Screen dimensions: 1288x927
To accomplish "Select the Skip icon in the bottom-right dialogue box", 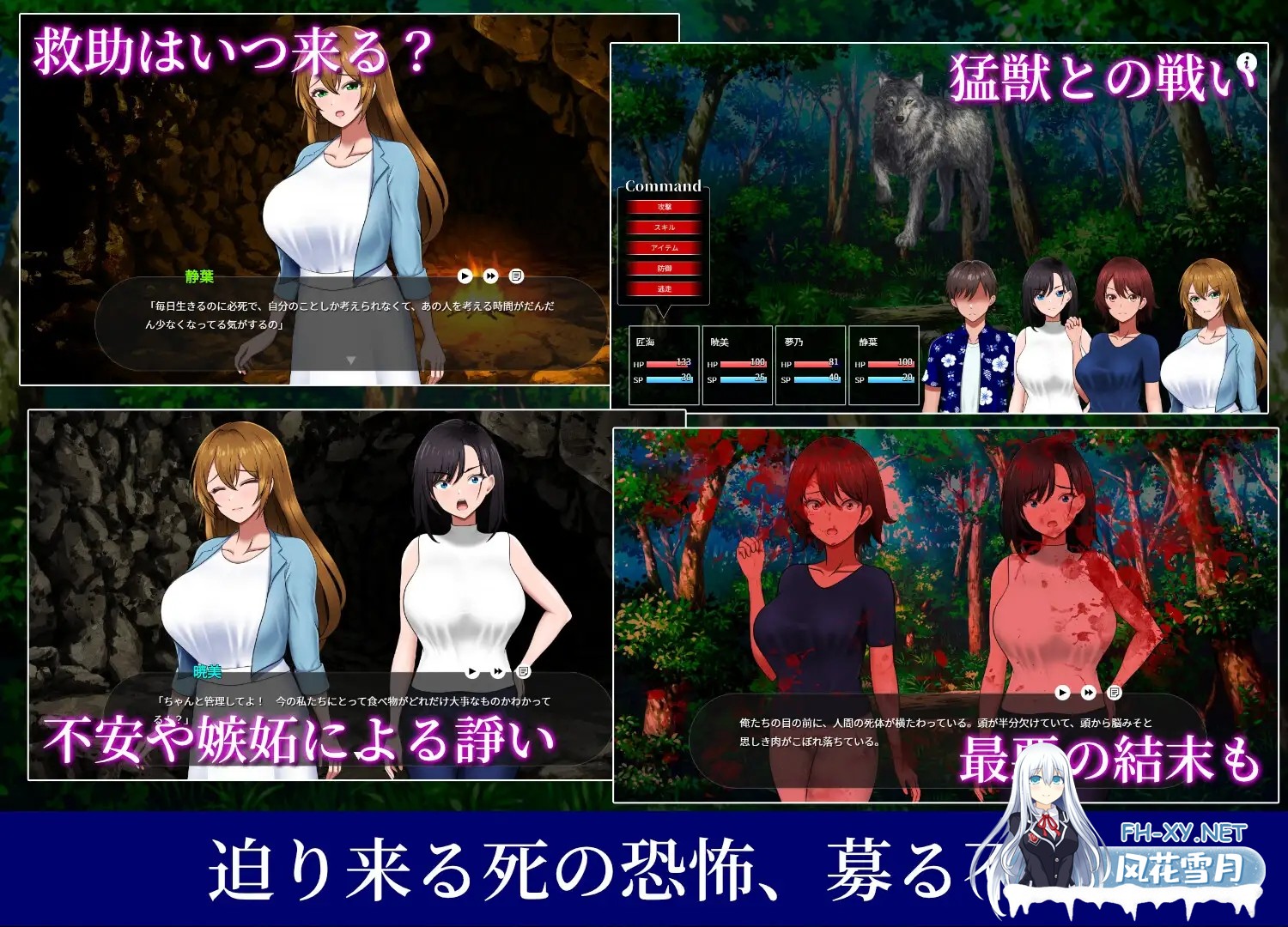I will (1087, 692).
